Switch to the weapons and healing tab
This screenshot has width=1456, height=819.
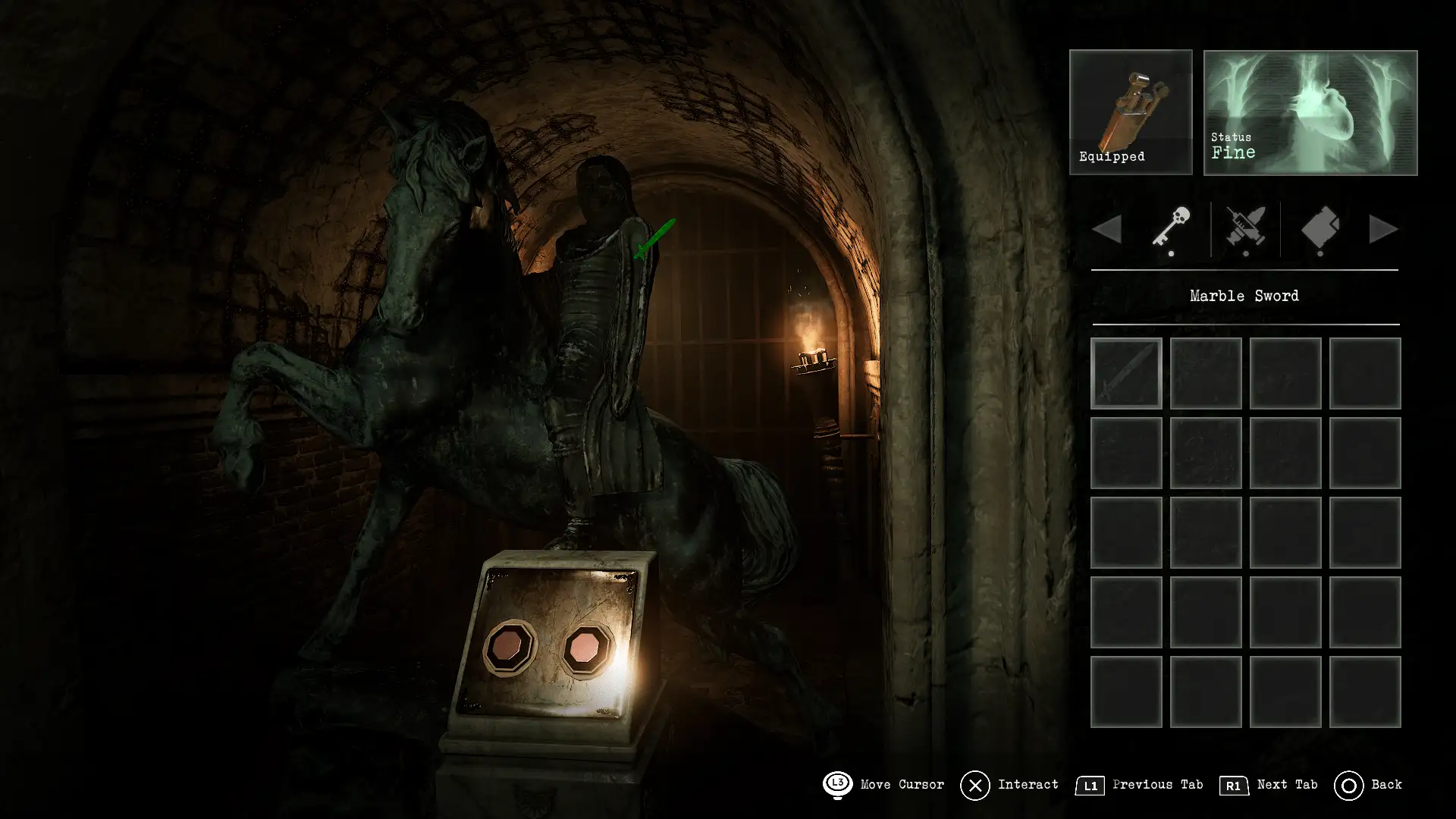click(1245, 227)
